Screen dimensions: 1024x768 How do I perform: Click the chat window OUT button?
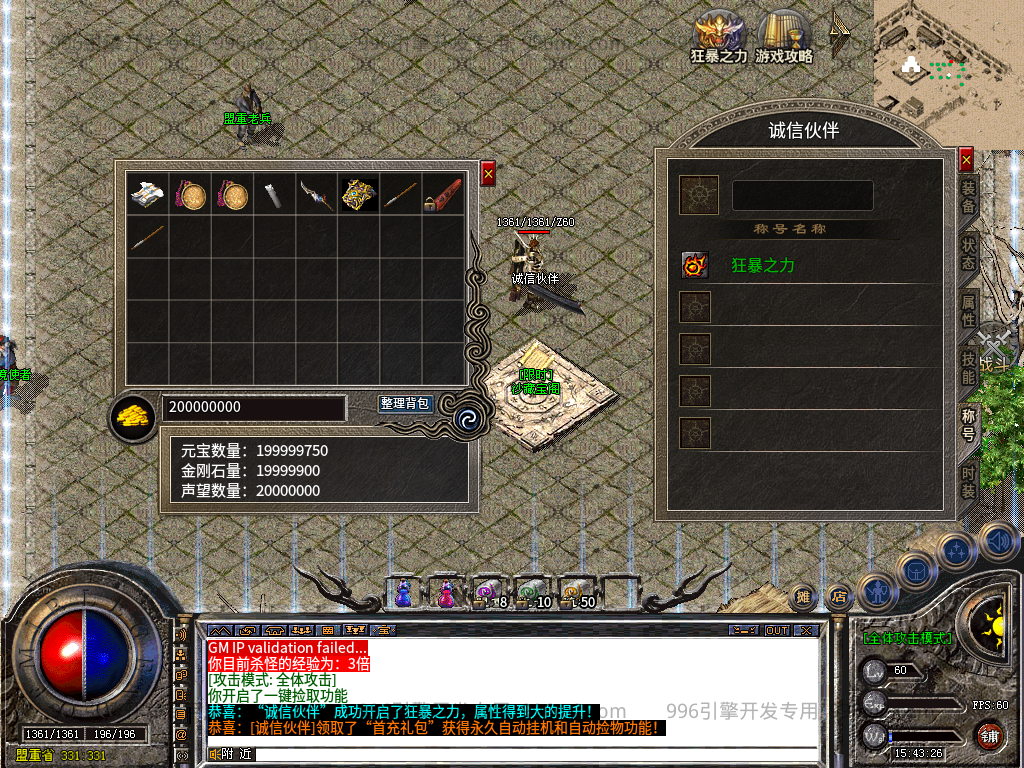(x=776, y=631)
